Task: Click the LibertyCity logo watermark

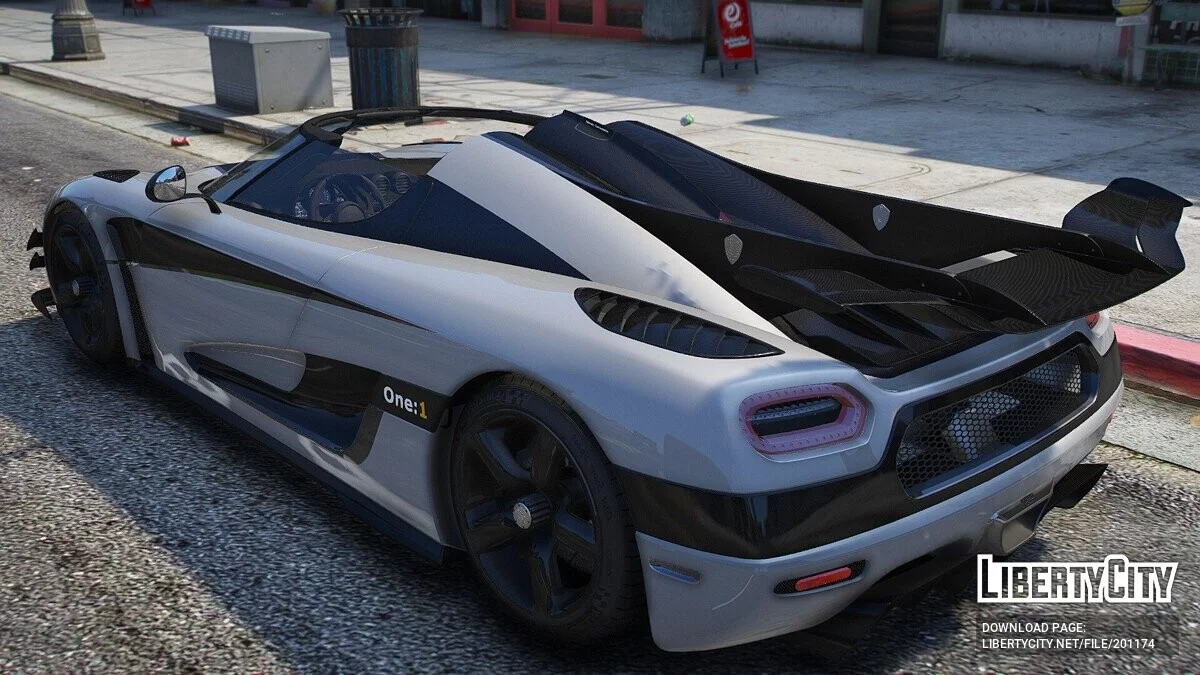Action: (1077, 580)
